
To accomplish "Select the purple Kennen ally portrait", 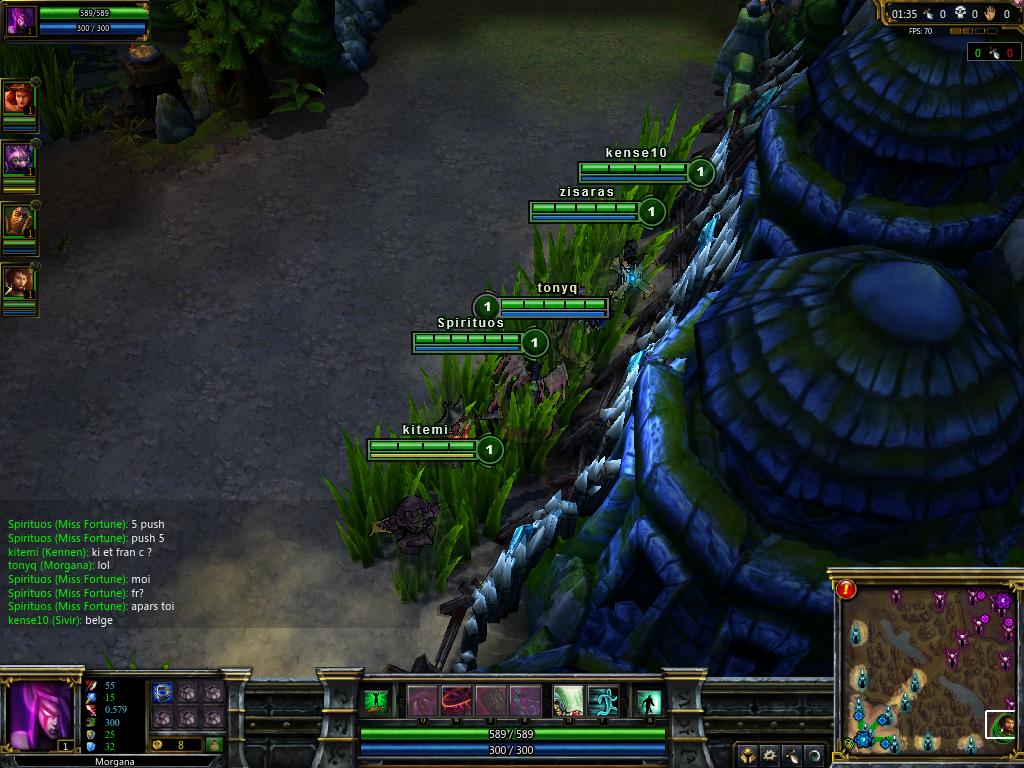I will [x=18, y=159].
